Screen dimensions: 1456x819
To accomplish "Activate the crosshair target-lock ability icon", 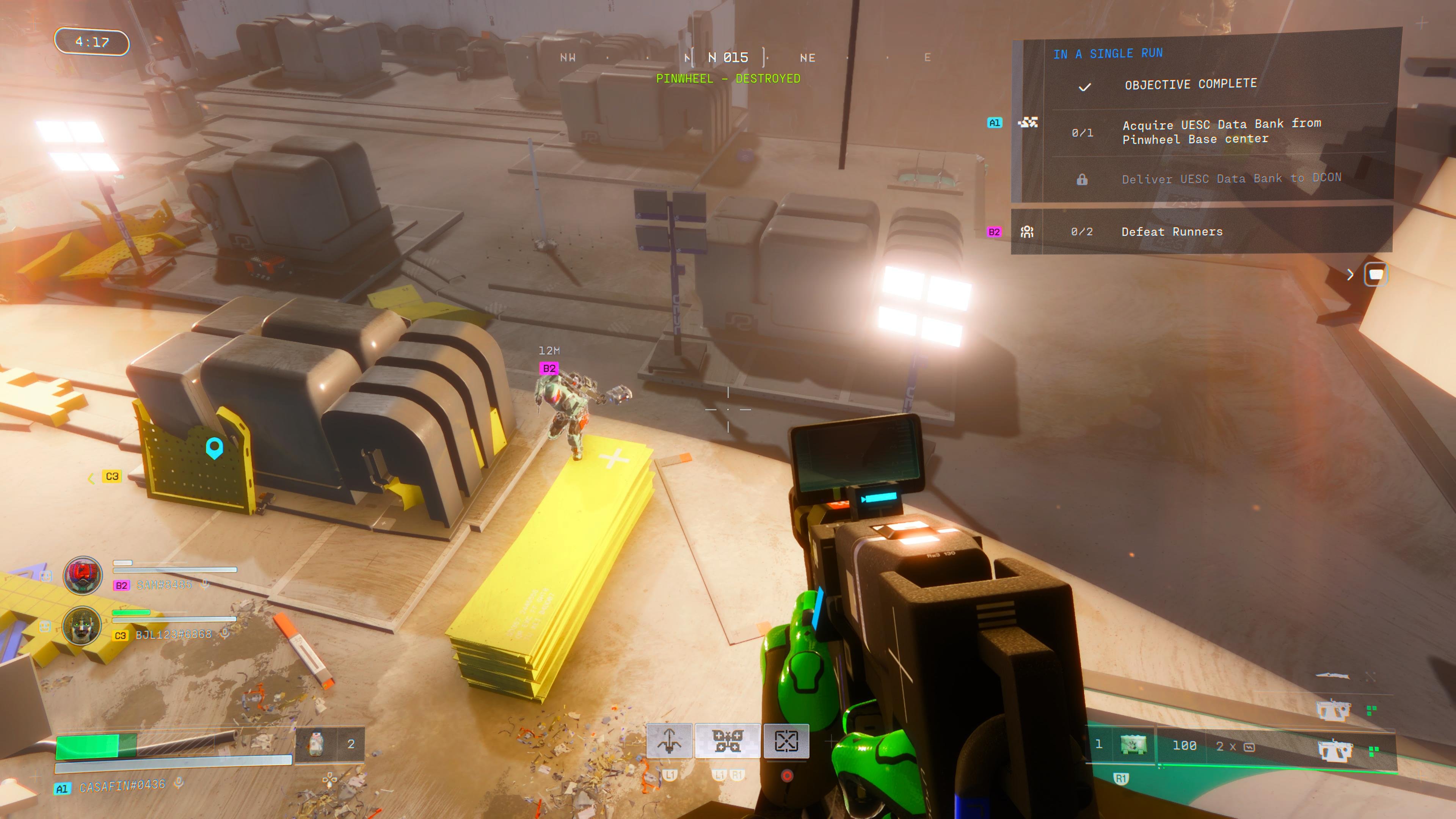I will click(786, 741).
